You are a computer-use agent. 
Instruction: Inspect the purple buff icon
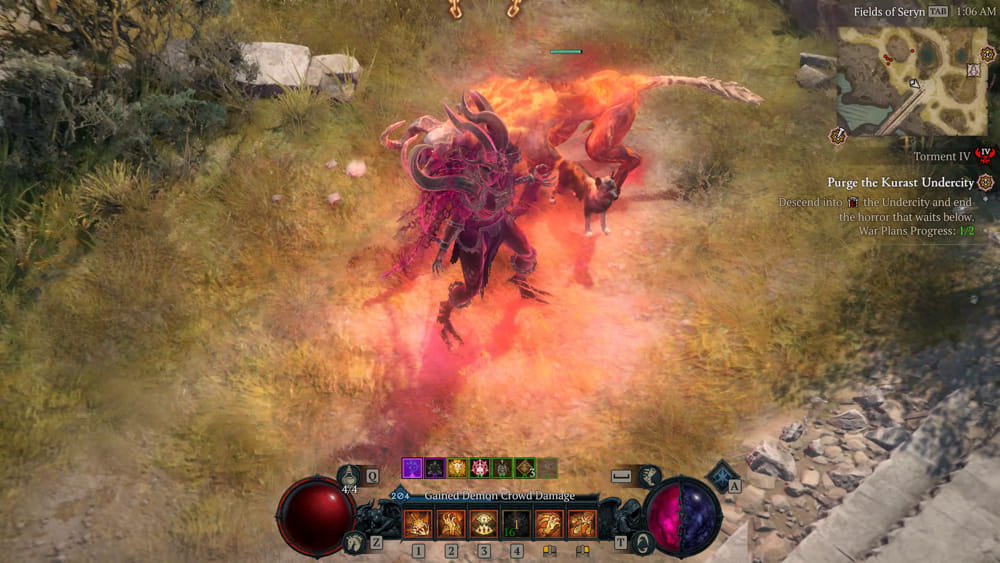(x=411, y=467)
